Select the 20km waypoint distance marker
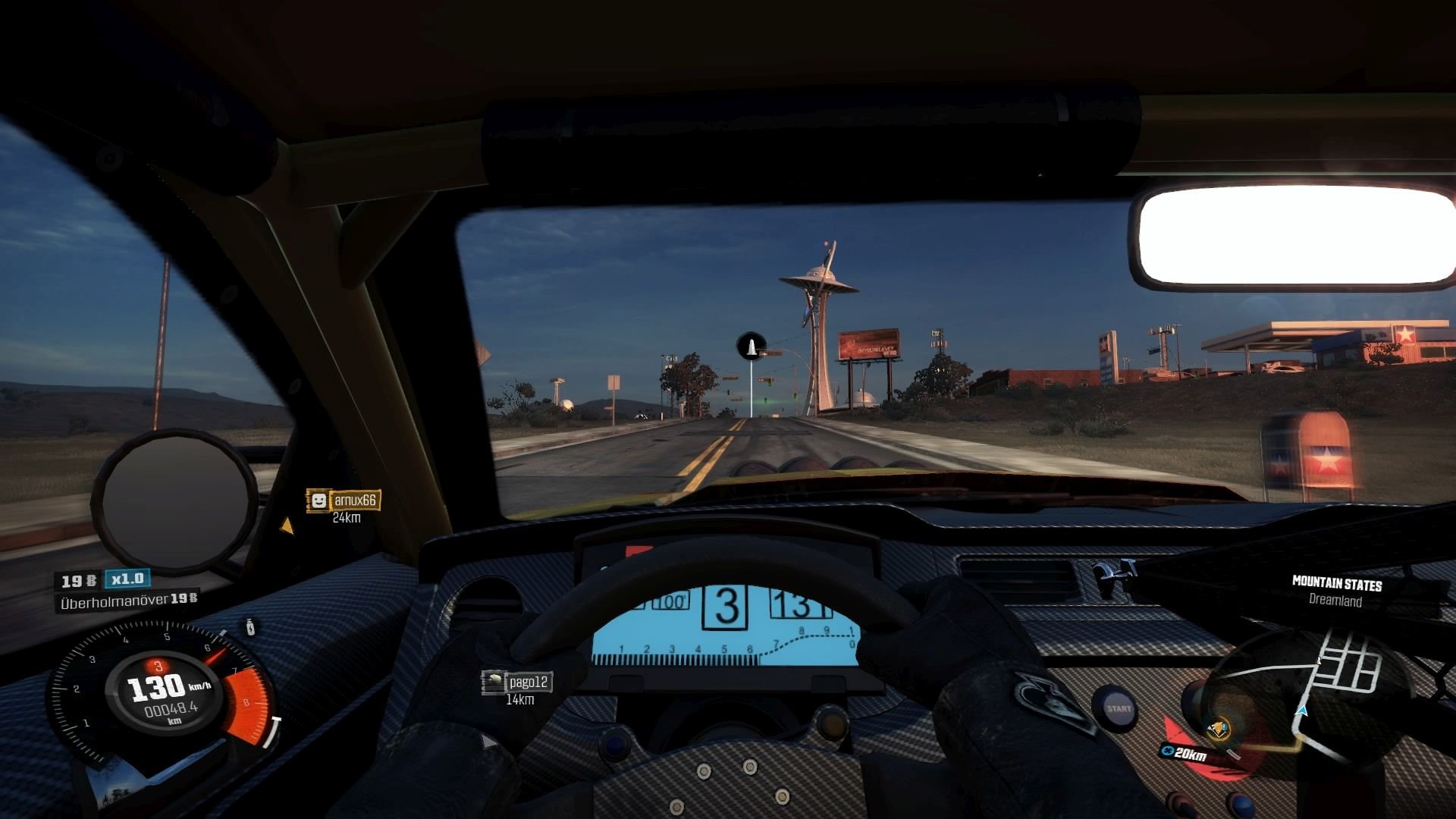Screen dimensions: 1456x819 tap(1185, 753)
